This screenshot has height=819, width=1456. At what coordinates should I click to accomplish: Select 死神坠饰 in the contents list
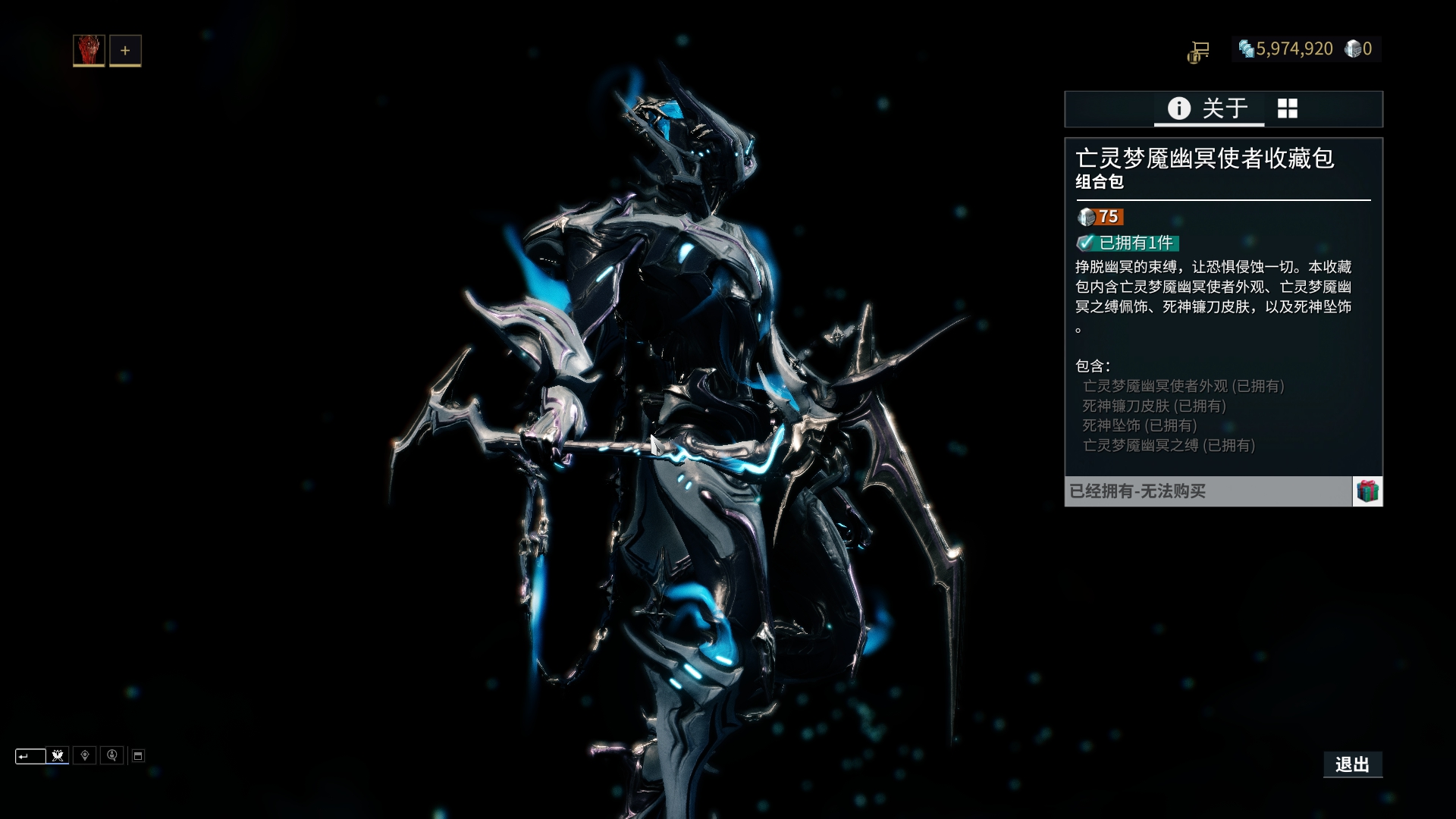pyautogui.click(x=1139, y=425)
